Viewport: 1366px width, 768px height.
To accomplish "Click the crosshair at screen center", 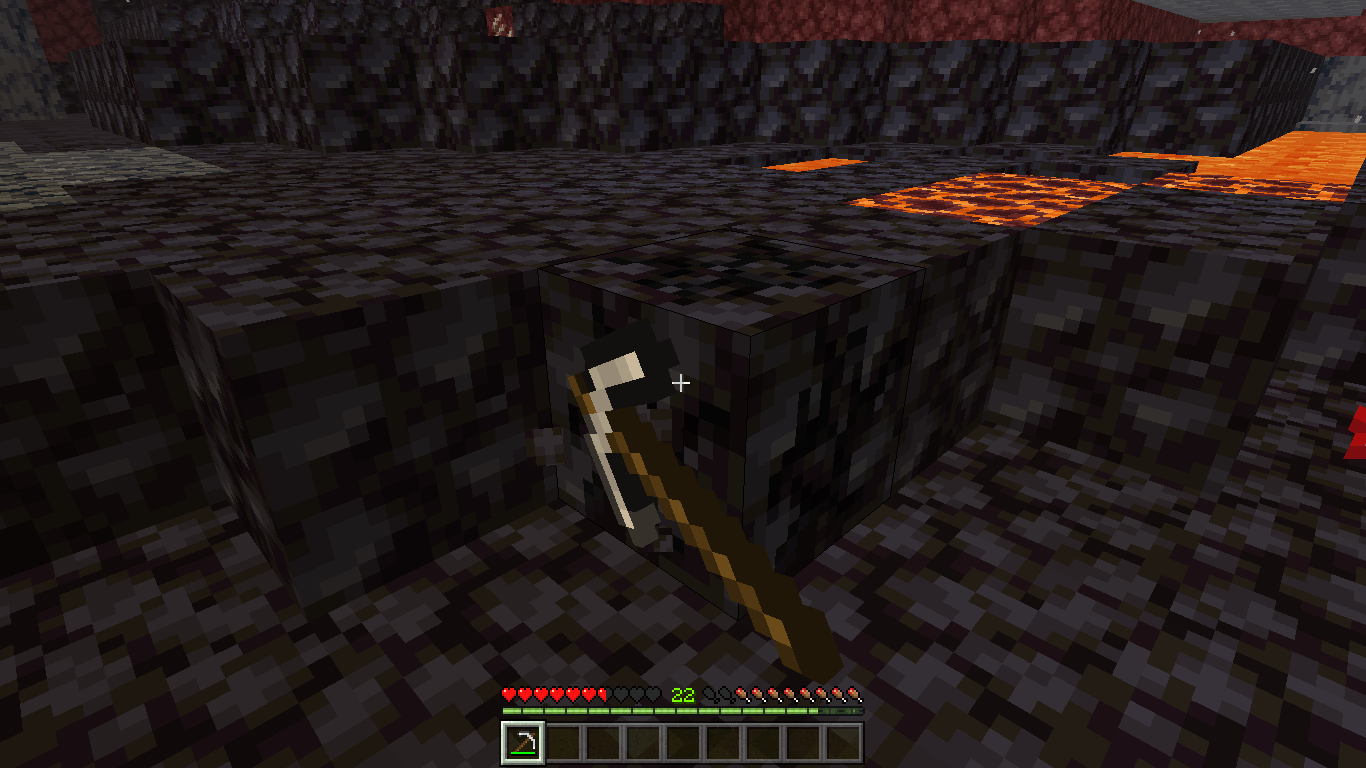I will [x=683, y=382].
